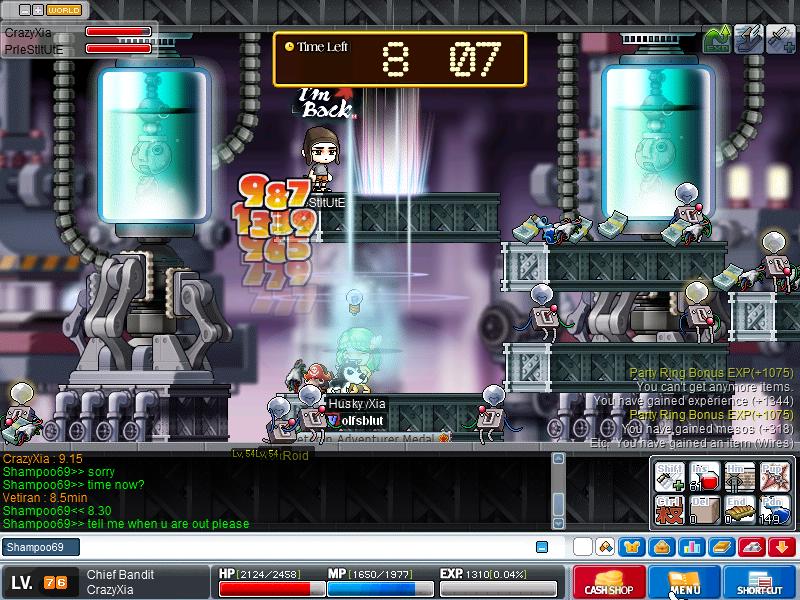This screenshot has height=600, width=800.
Task: Open the Cash Shop
Action: coord(609,582)
